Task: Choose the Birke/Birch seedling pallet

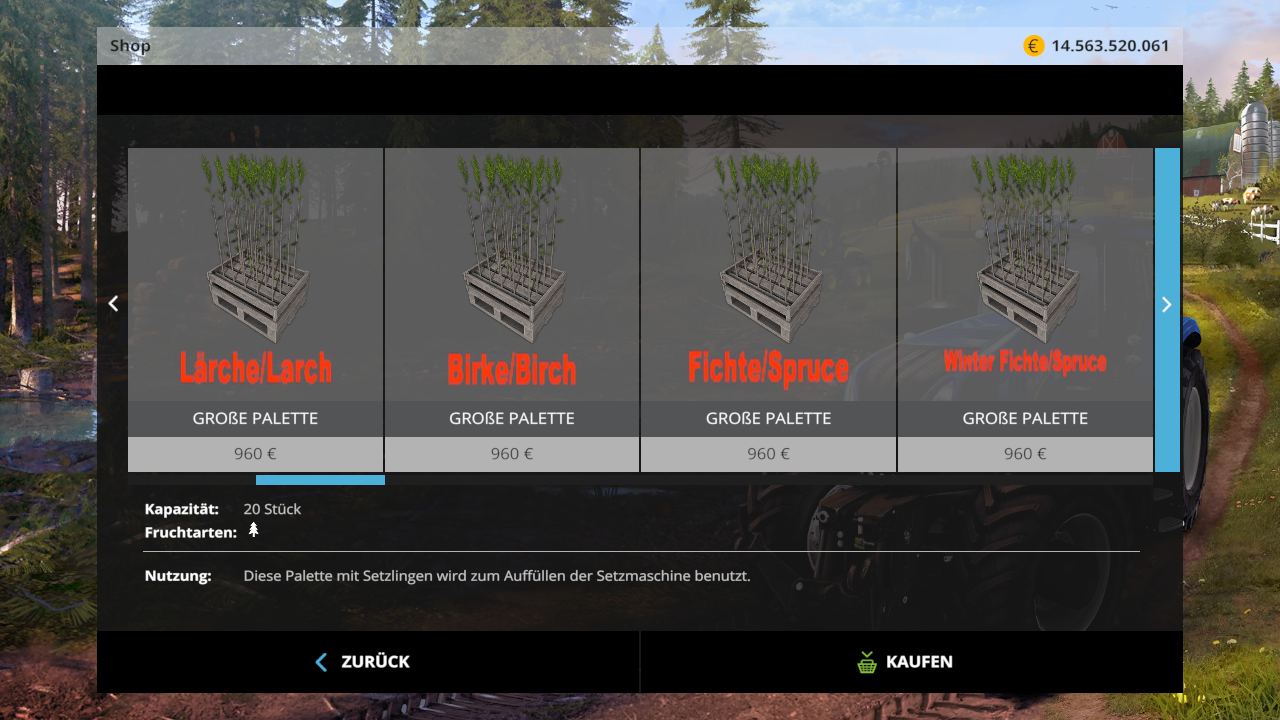Action: (x=512, y=290)
